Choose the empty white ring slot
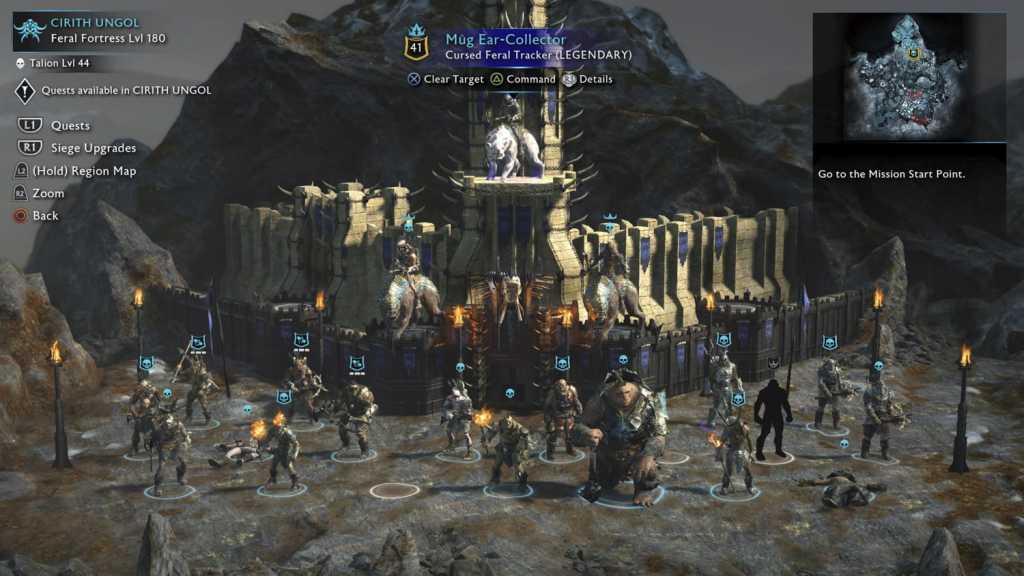 [x=395, y=490]
